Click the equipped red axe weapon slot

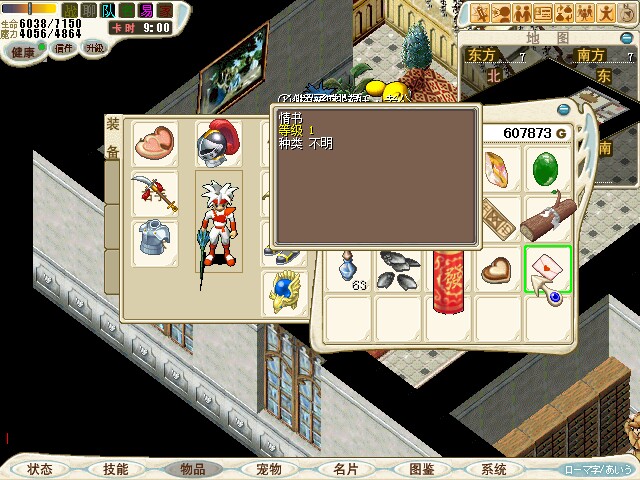coord(155,192)
